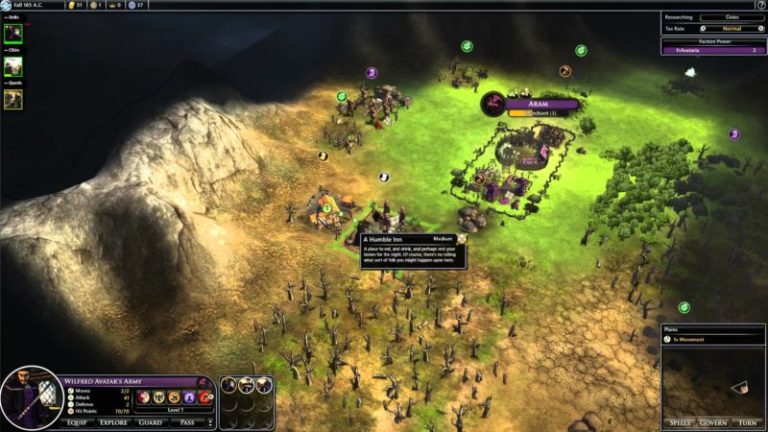Select the city under the Cities list

[x=13, y=66]
